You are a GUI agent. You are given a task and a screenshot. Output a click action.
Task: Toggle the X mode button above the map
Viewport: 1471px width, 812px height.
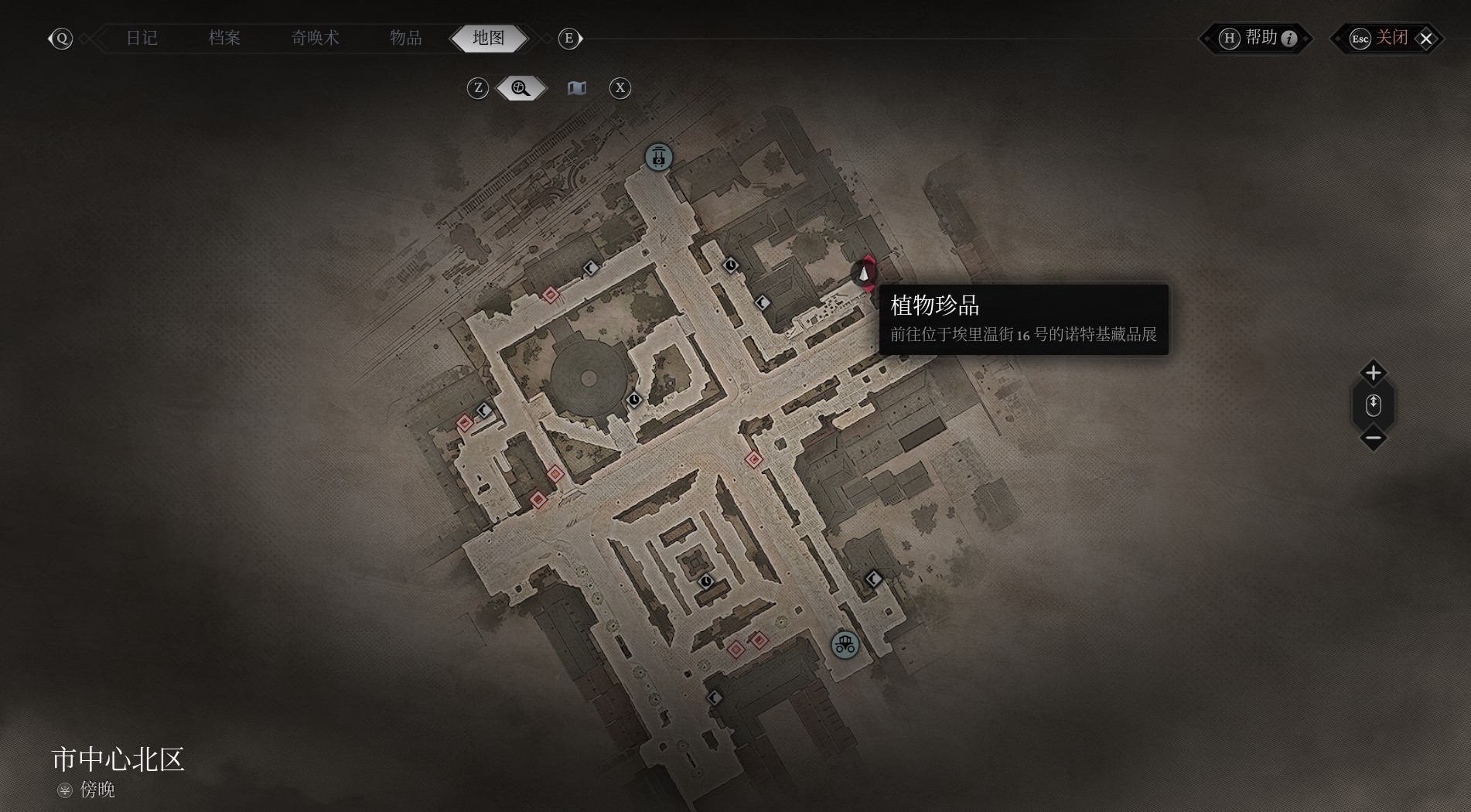point(619,88)
